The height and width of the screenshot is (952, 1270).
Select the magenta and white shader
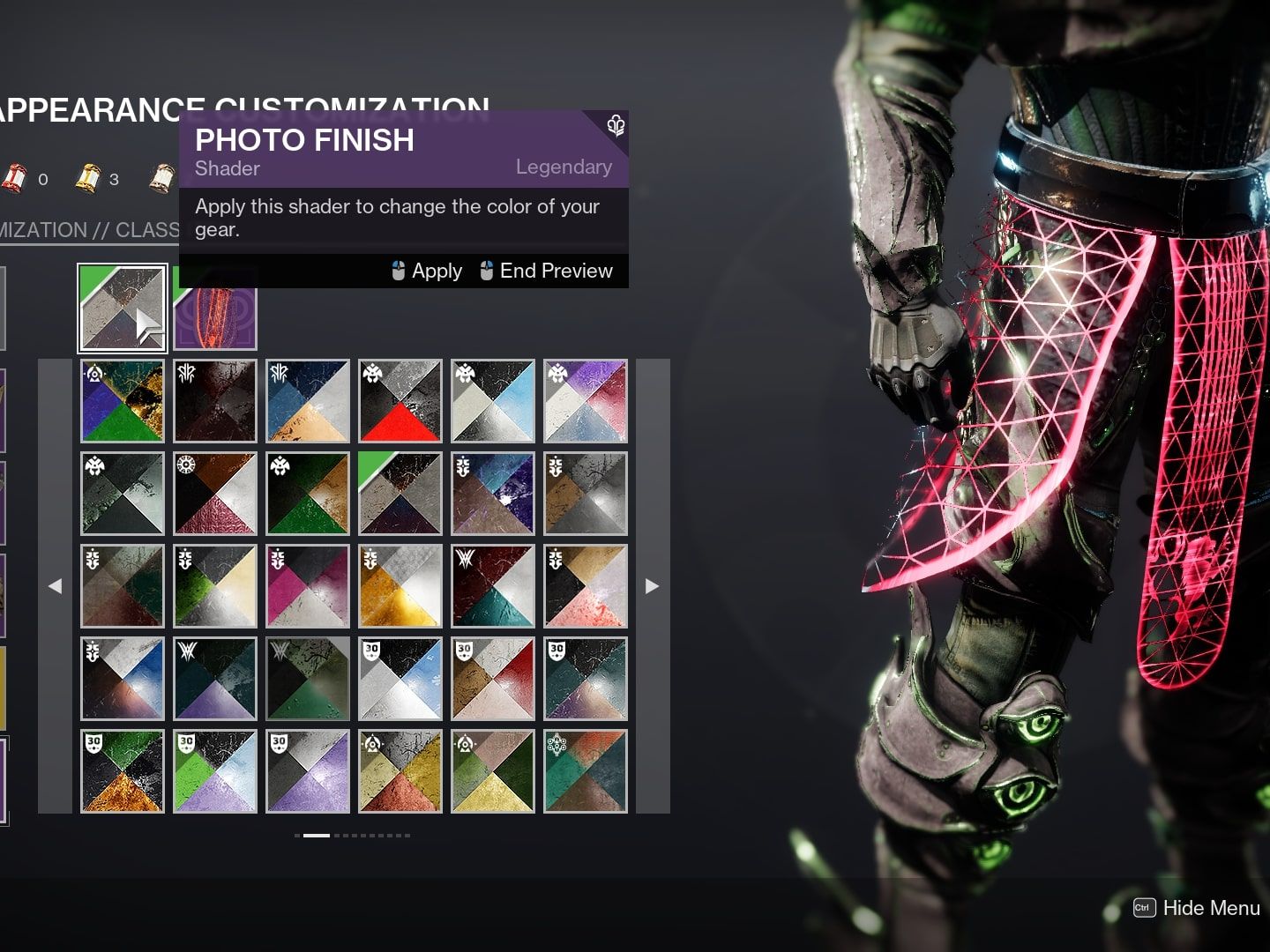pos(308,586)
